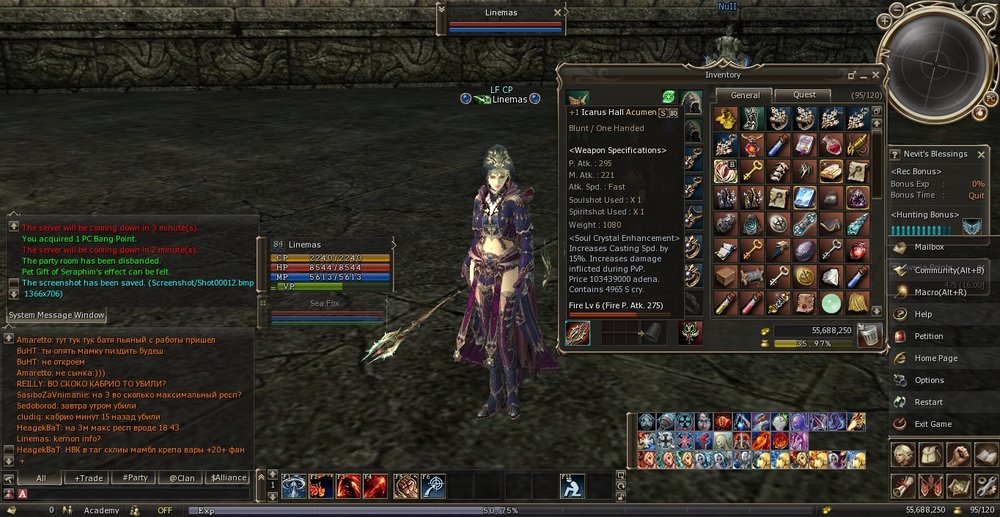
Task: Close the Inventory window
Action: [x=876, y=74]
